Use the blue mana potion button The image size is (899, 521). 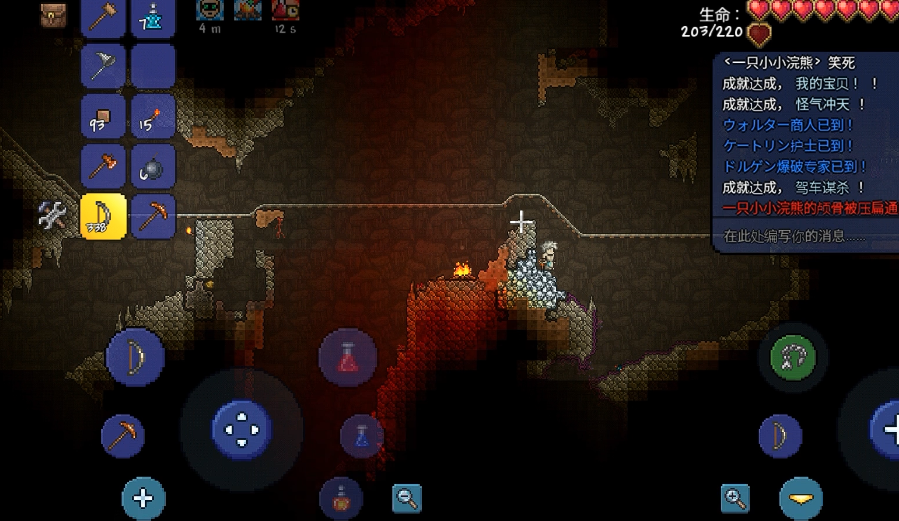[x=361, y=436]
